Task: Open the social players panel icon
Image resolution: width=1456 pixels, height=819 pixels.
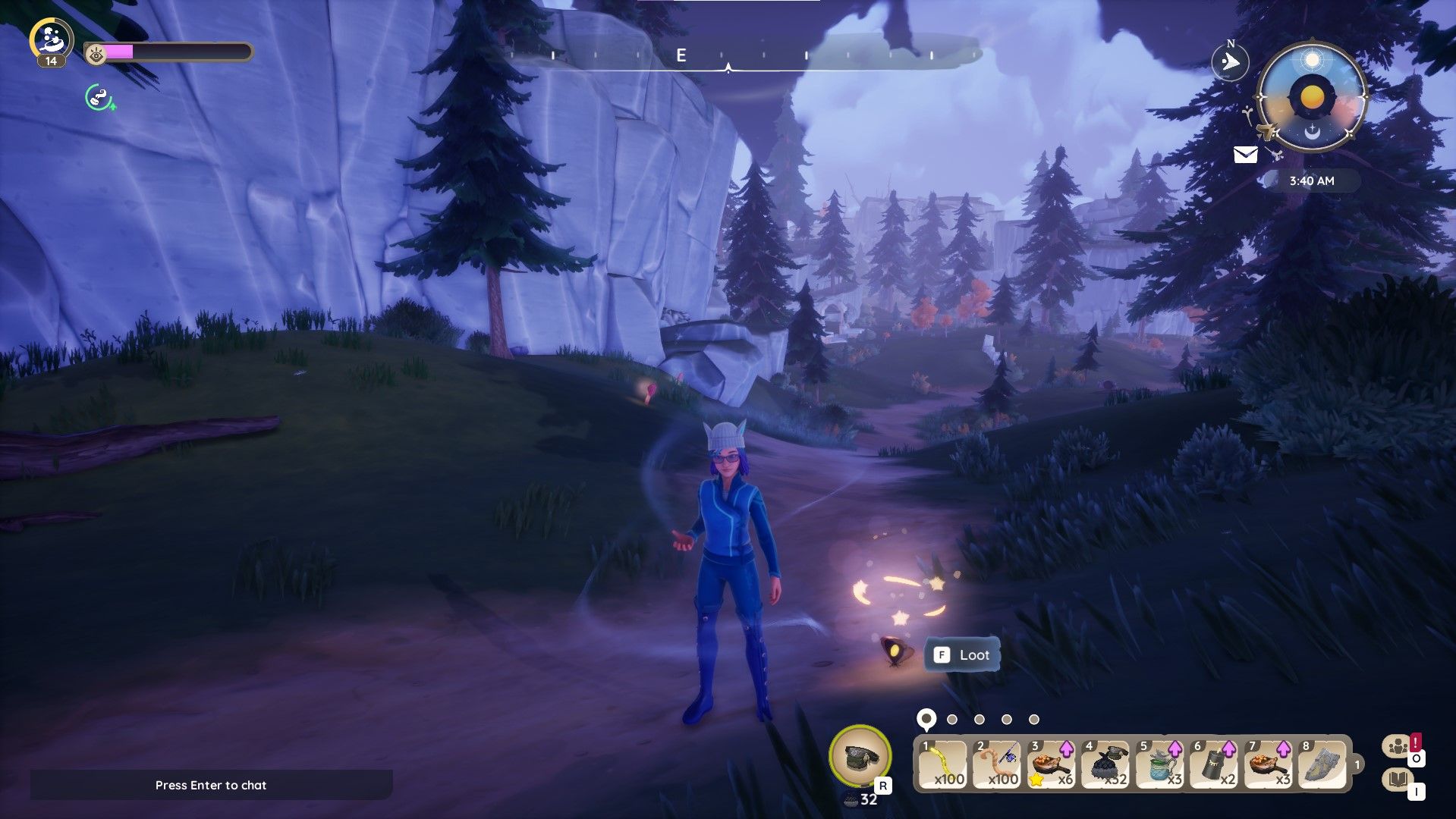Action: (1398, 747)
